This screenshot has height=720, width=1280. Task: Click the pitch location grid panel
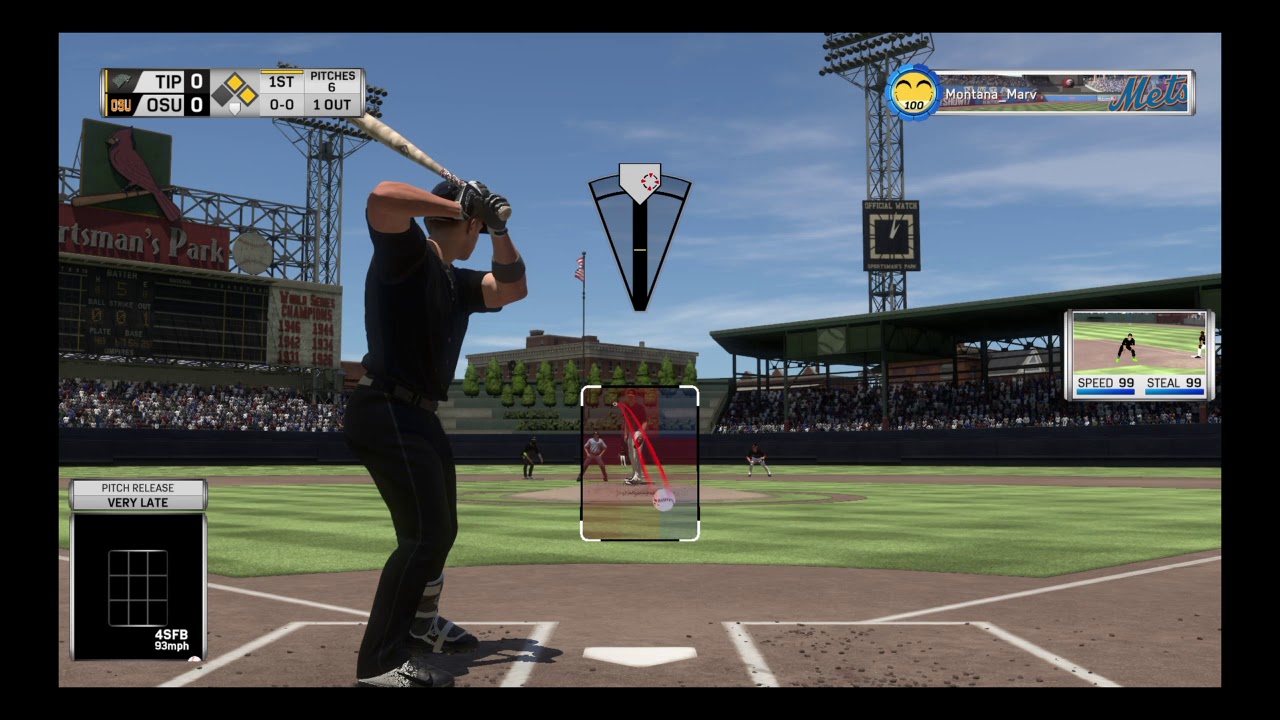point(138,587)
